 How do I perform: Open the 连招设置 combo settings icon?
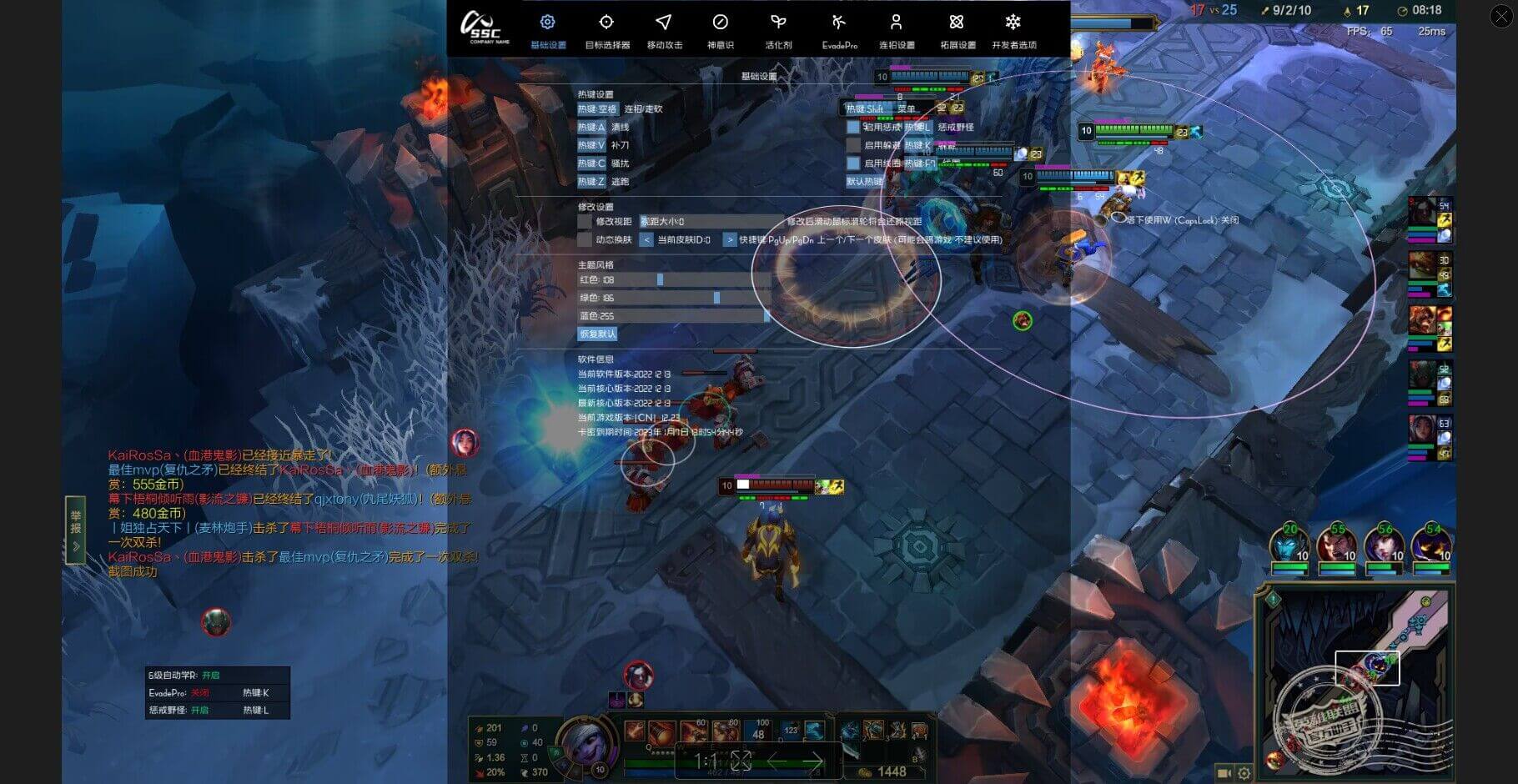897,23
